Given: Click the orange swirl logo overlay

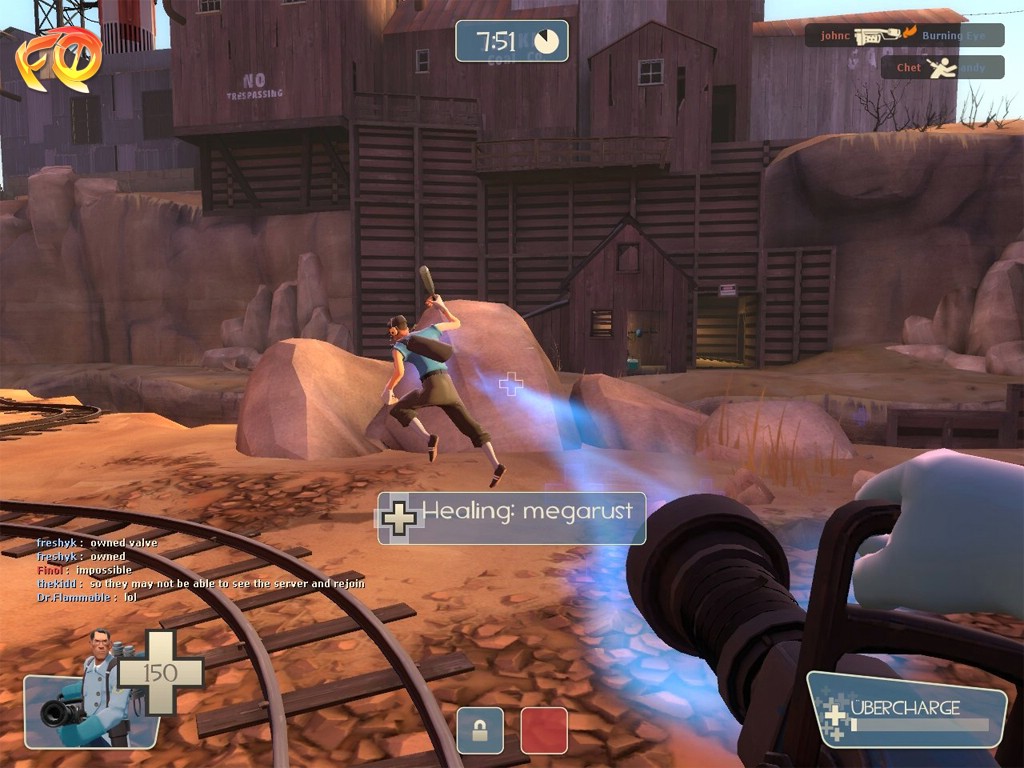Looking at the screenshot, I should [58, 60].
